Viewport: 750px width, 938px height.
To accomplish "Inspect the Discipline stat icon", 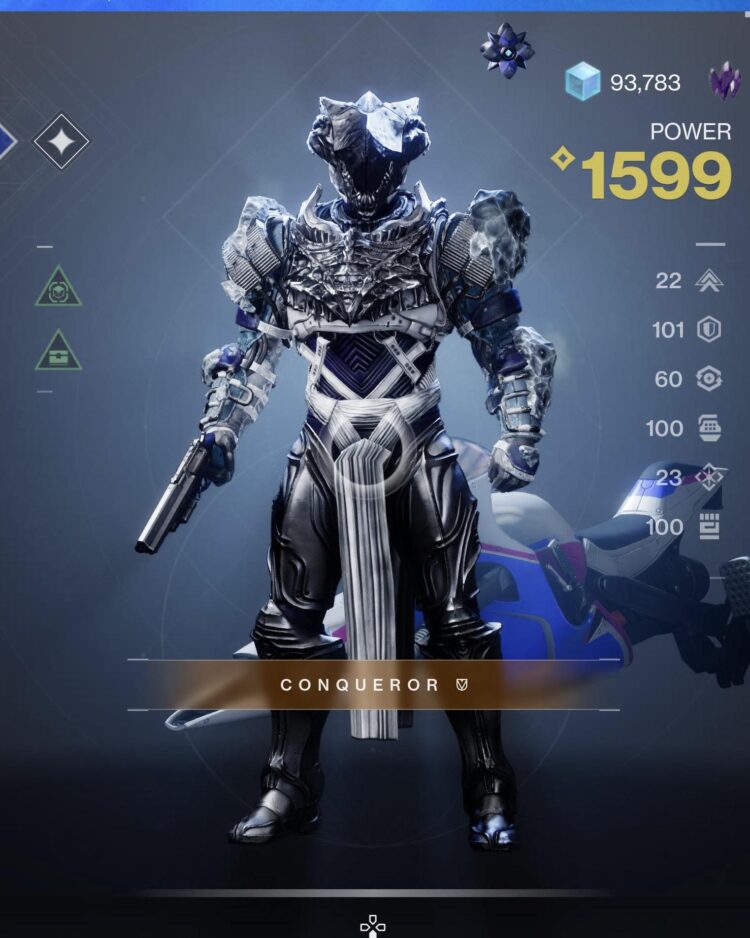I will 709,428.
